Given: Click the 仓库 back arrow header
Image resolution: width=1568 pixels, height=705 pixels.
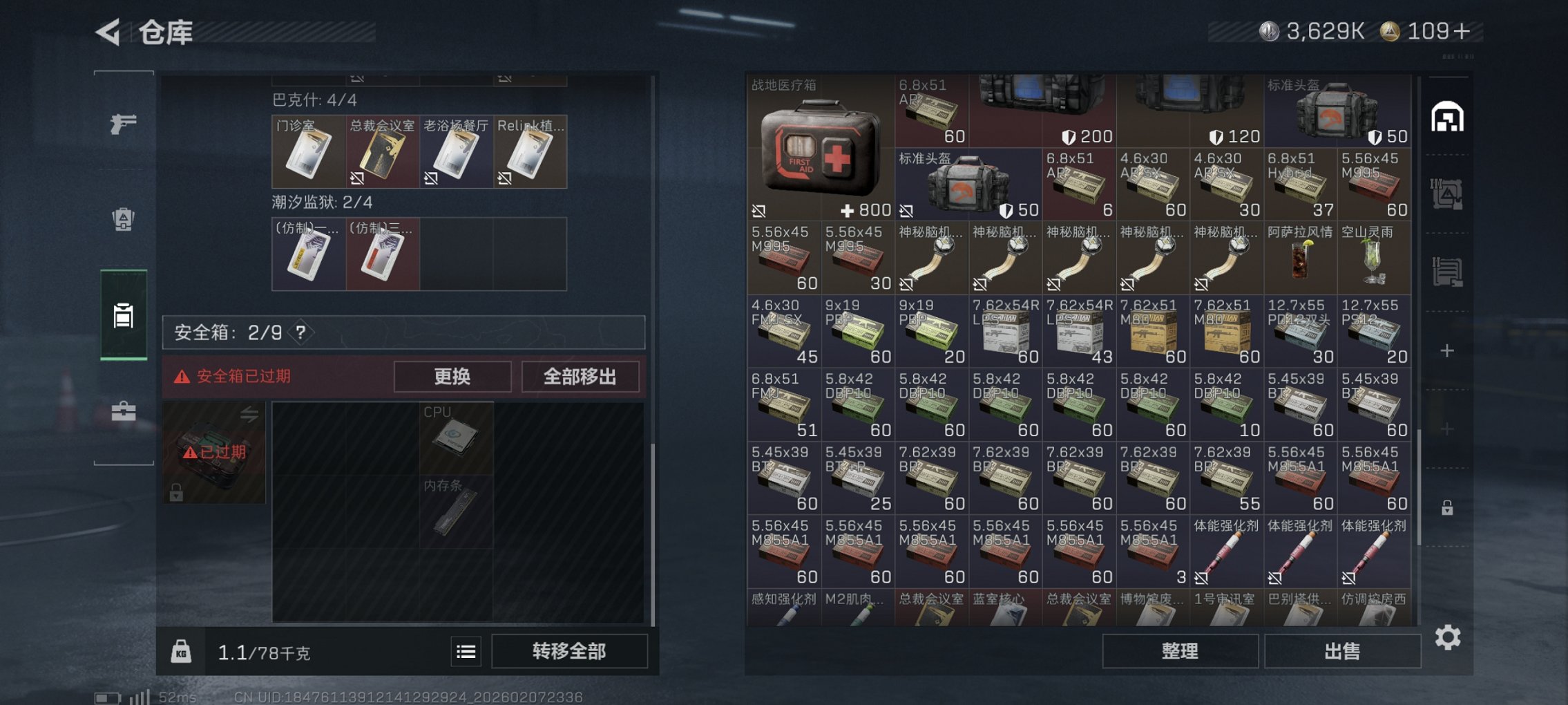Looking at the screenshot, I should 108,32.
